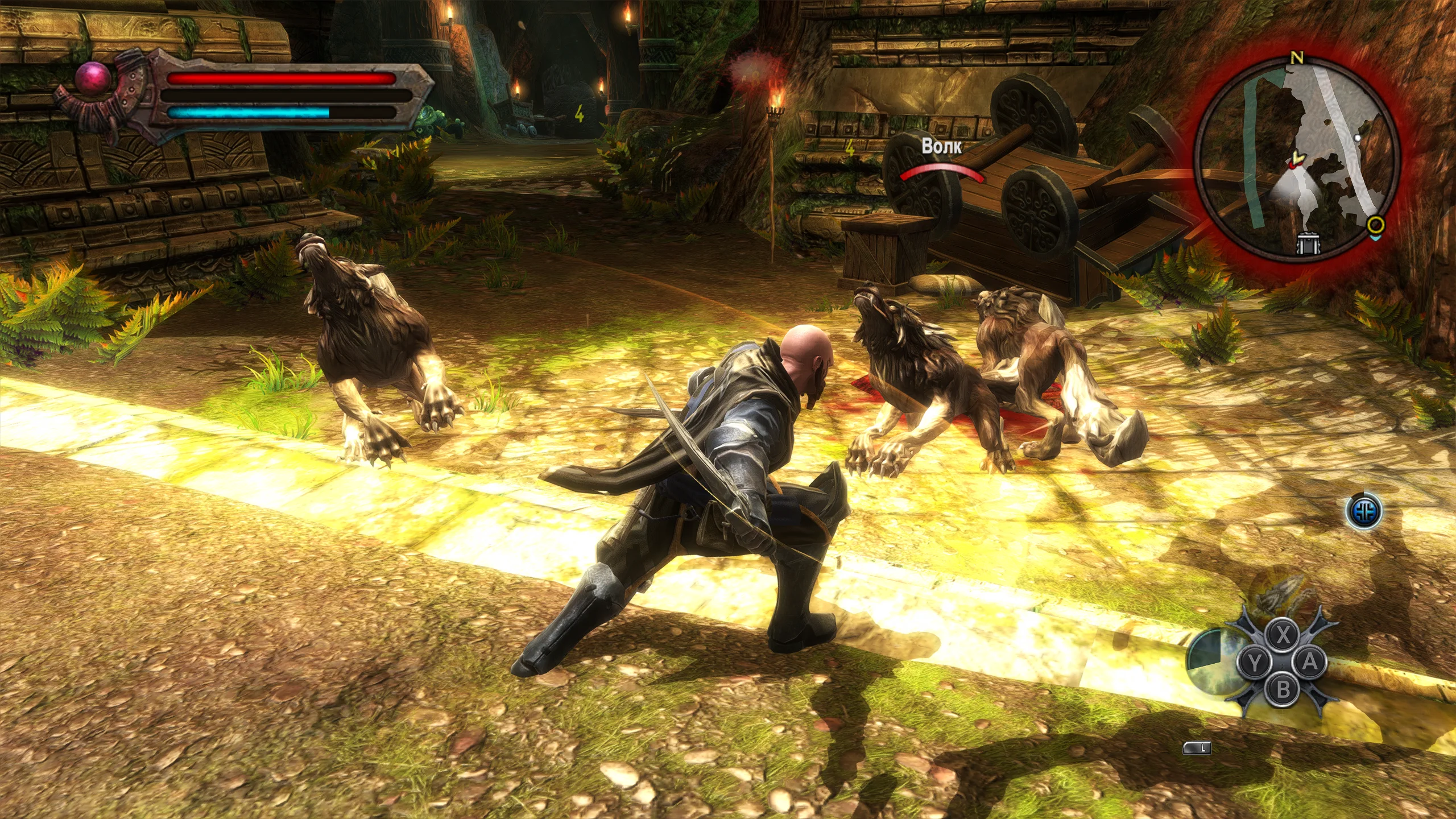Select the white dot marker on minimap
Image resolution: width=1456 pixels, height=819 pixels.
point(1358,138)
